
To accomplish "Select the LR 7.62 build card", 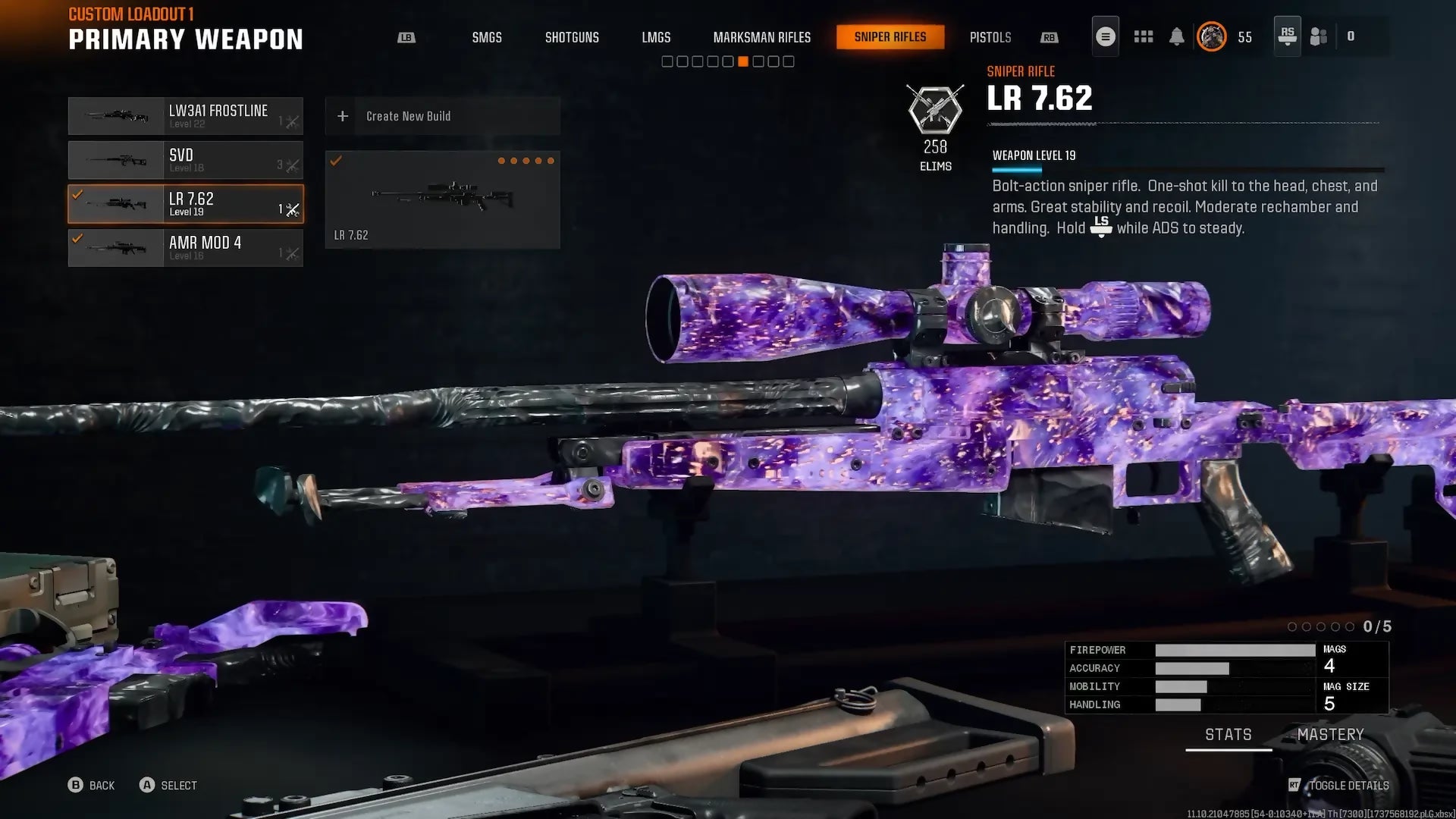I will coord(442,199).
